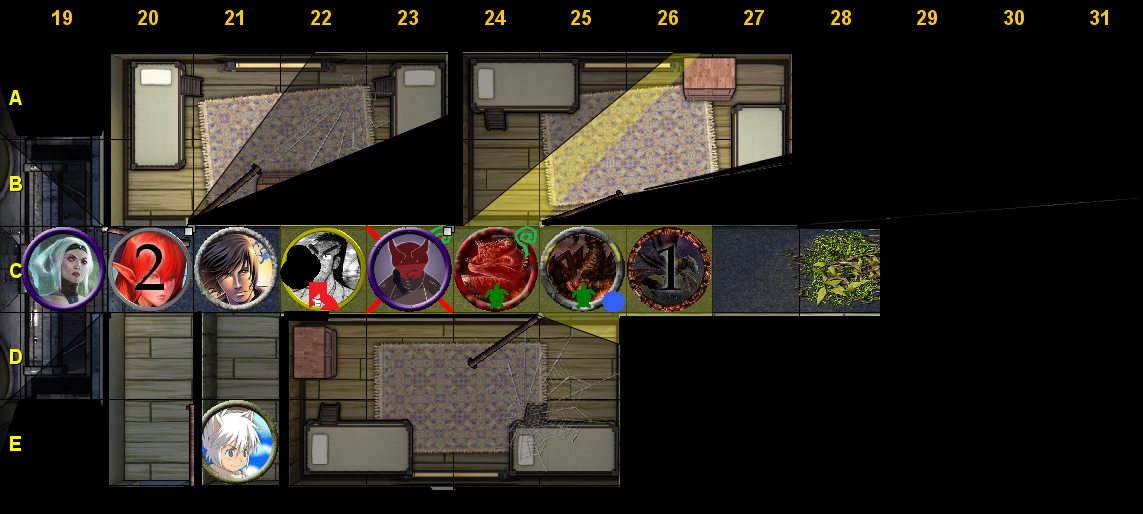The image size is (1143, 514).
Task: Select the black-and-white manga character token
Action: [323, 269]
